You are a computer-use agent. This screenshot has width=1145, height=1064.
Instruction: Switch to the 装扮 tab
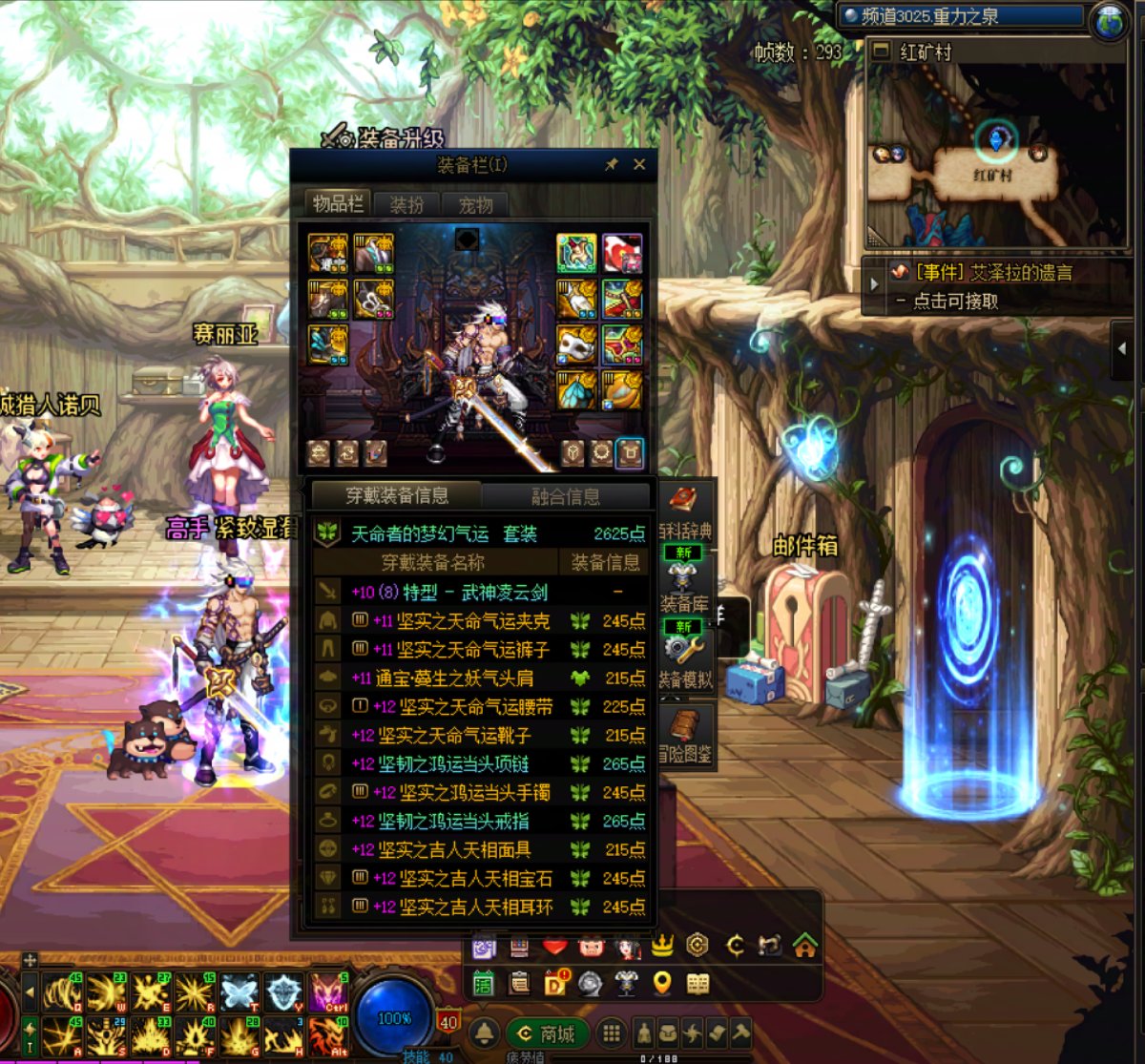407,204
